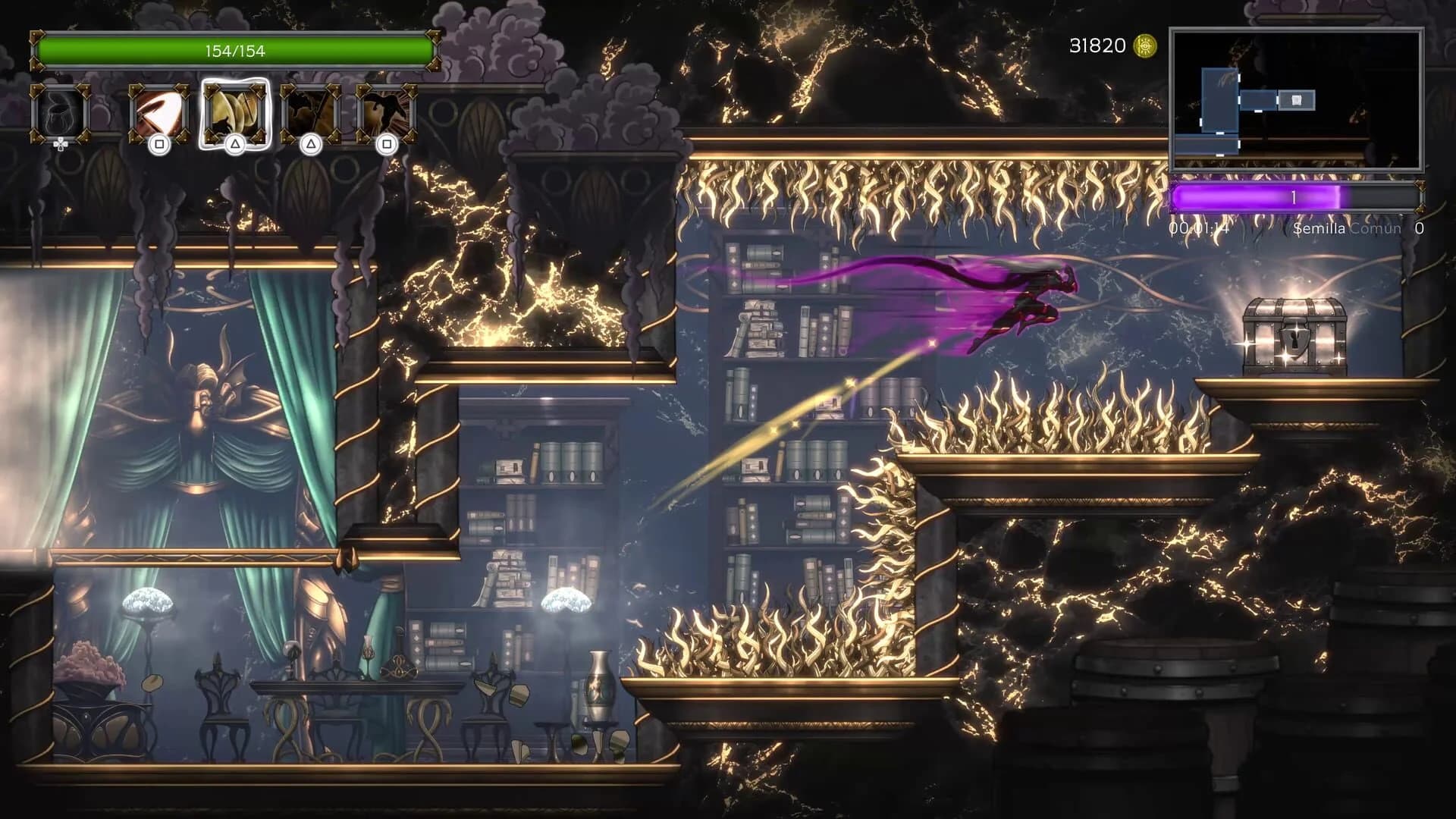Click the Semilla Común label

tap(1346, 227)
